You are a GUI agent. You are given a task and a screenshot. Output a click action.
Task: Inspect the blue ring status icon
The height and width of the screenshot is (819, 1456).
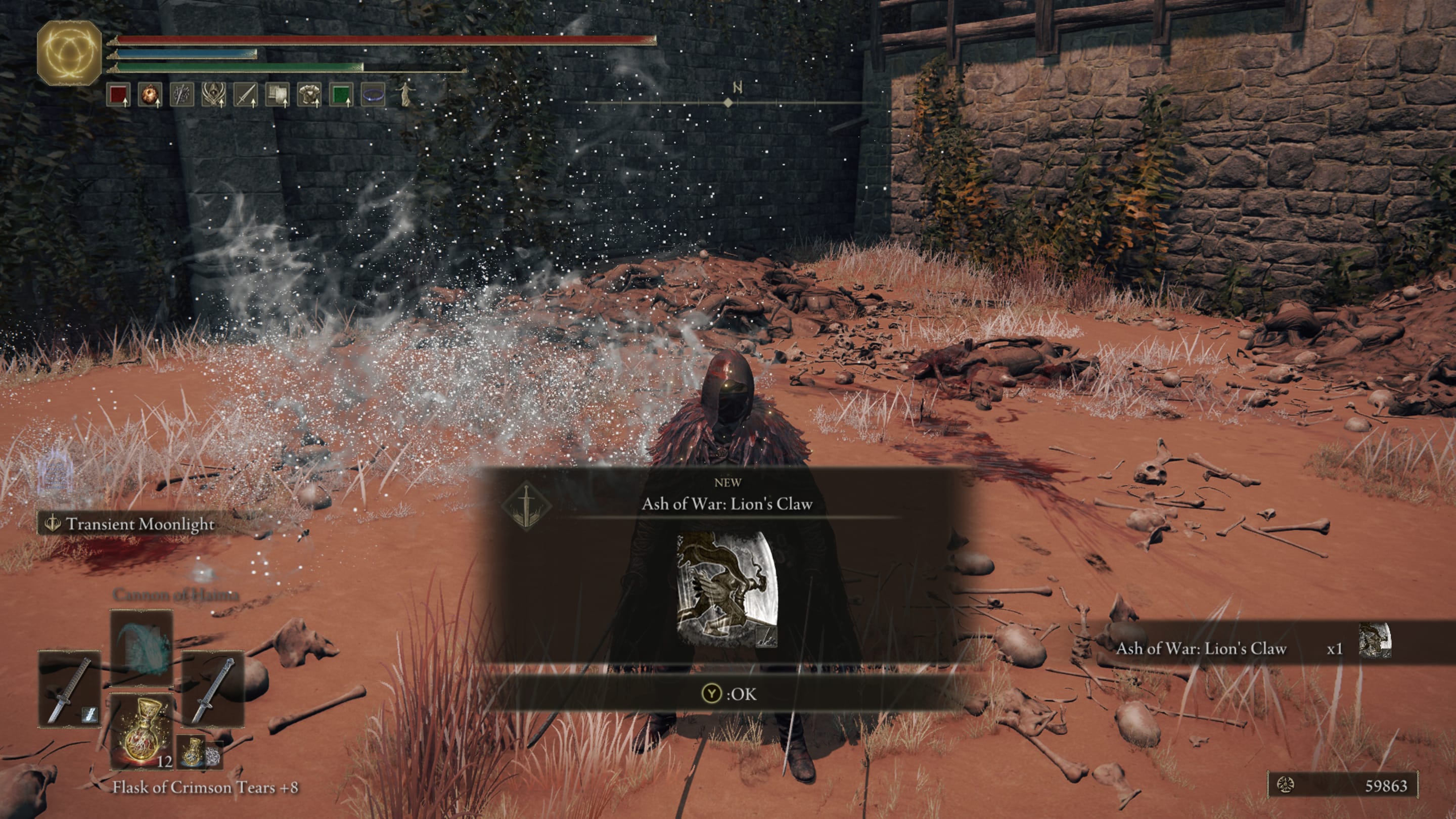[x=373, y=95]
